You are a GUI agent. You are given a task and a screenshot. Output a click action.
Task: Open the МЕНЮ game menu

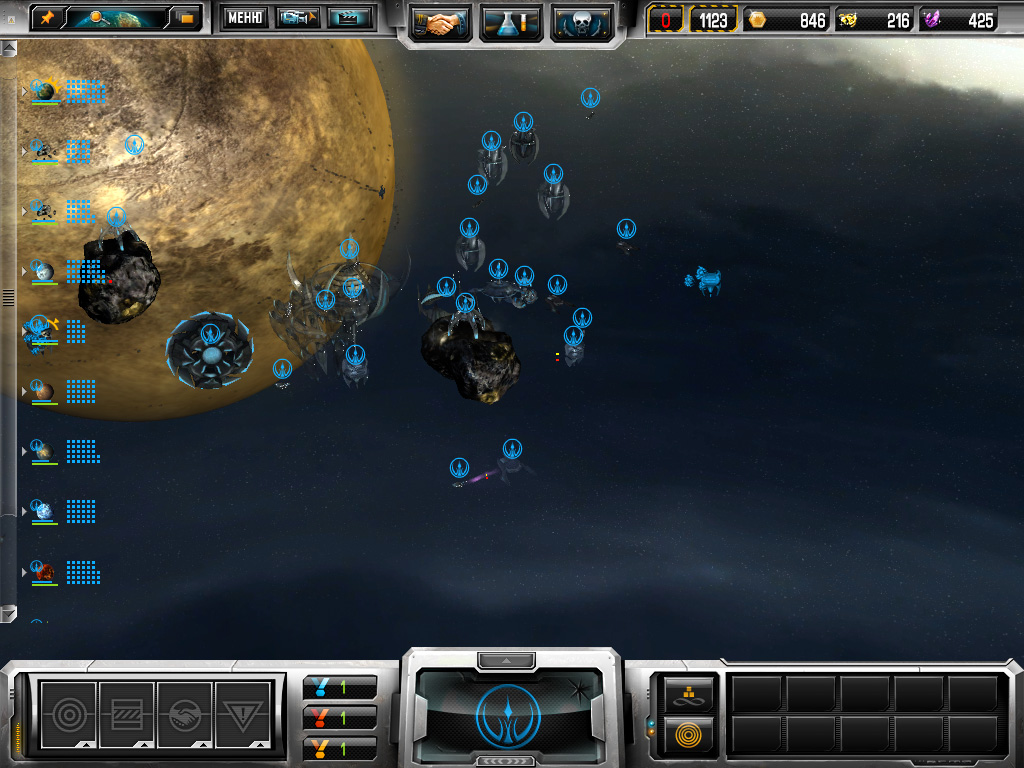click(x=244, y=17)
